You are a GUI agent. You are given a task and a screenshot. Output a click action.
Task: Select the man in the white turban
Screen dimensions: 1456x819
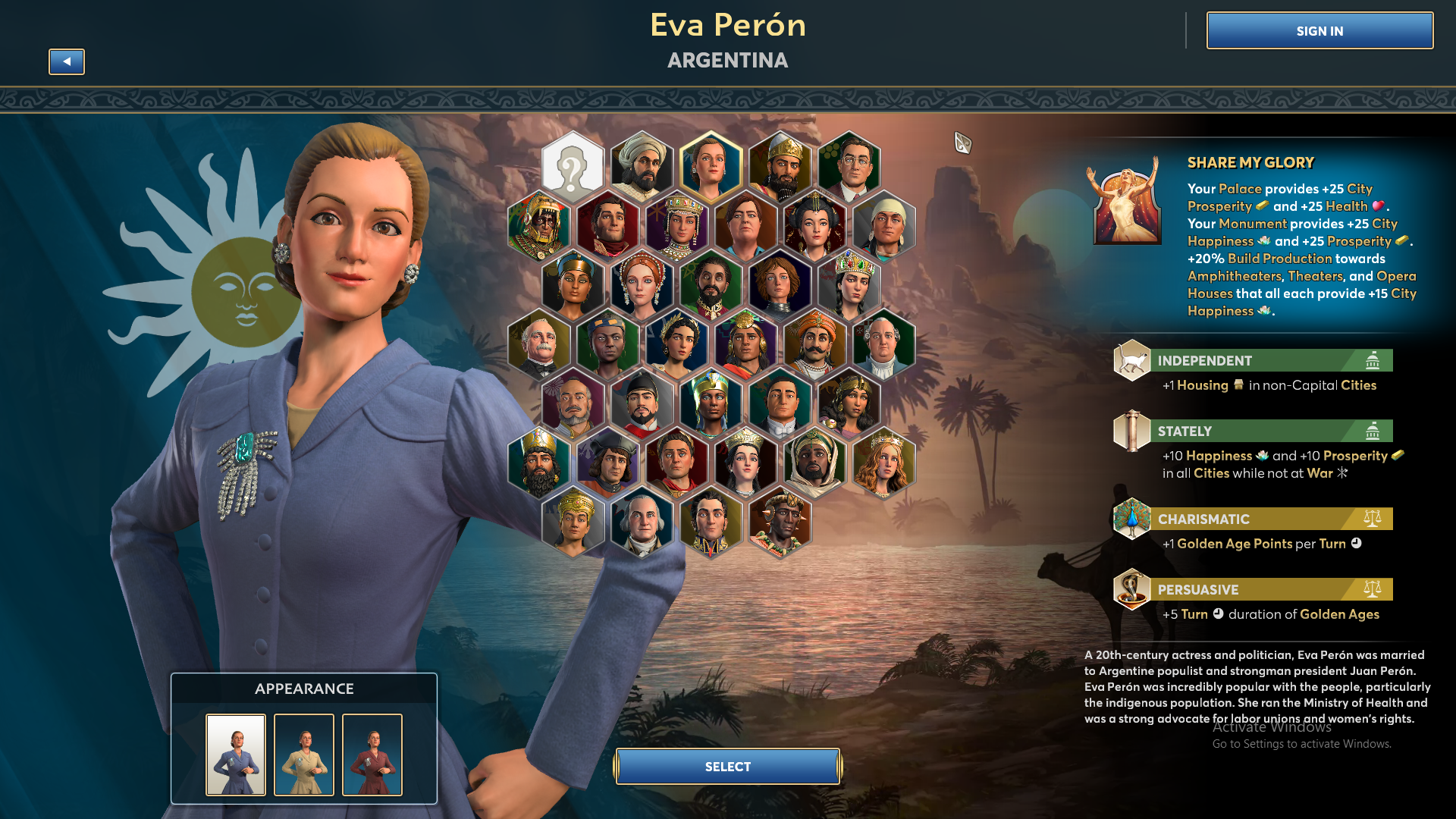click(642, 166)
